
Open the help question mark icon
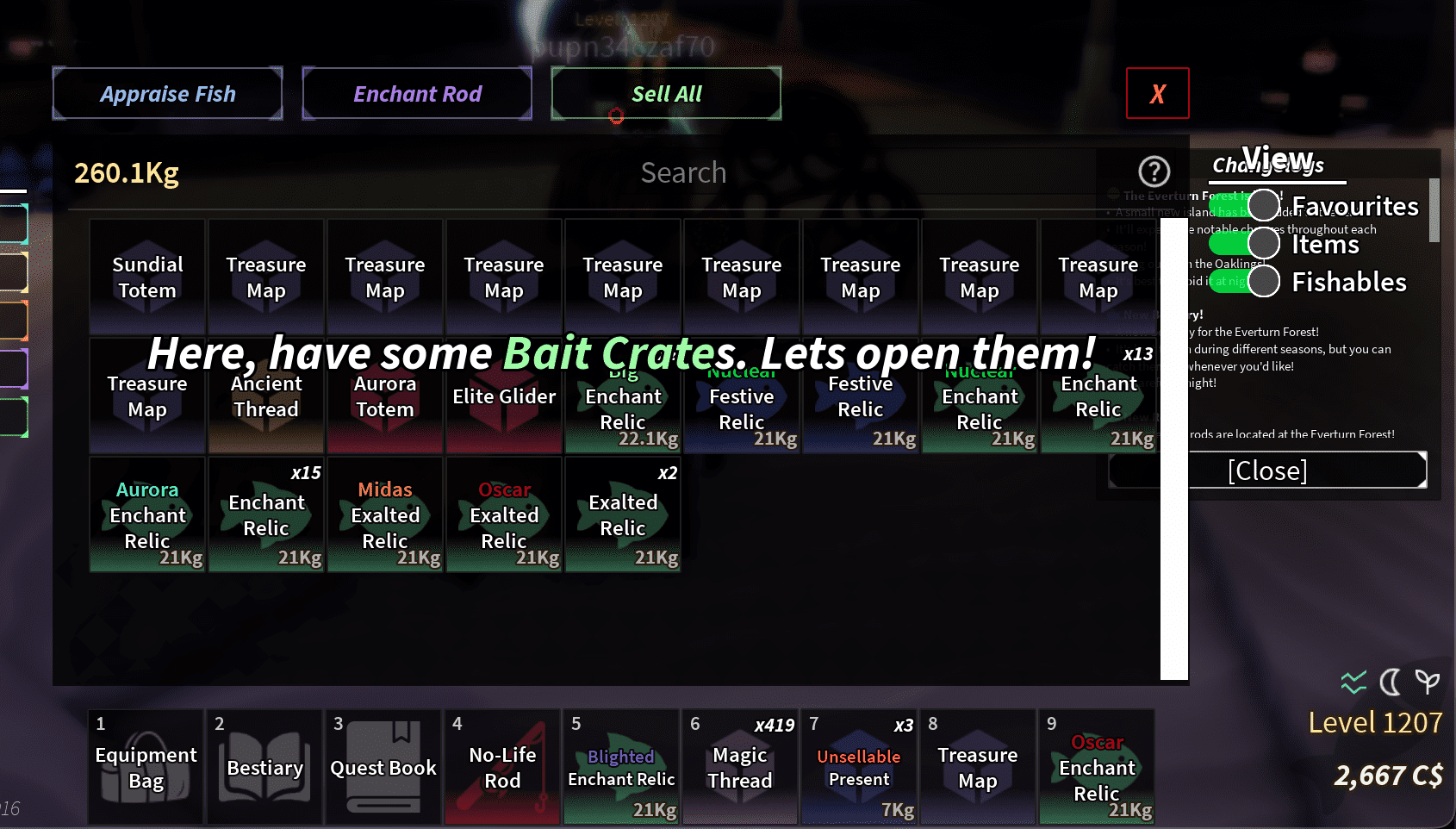pos(1154,171)
